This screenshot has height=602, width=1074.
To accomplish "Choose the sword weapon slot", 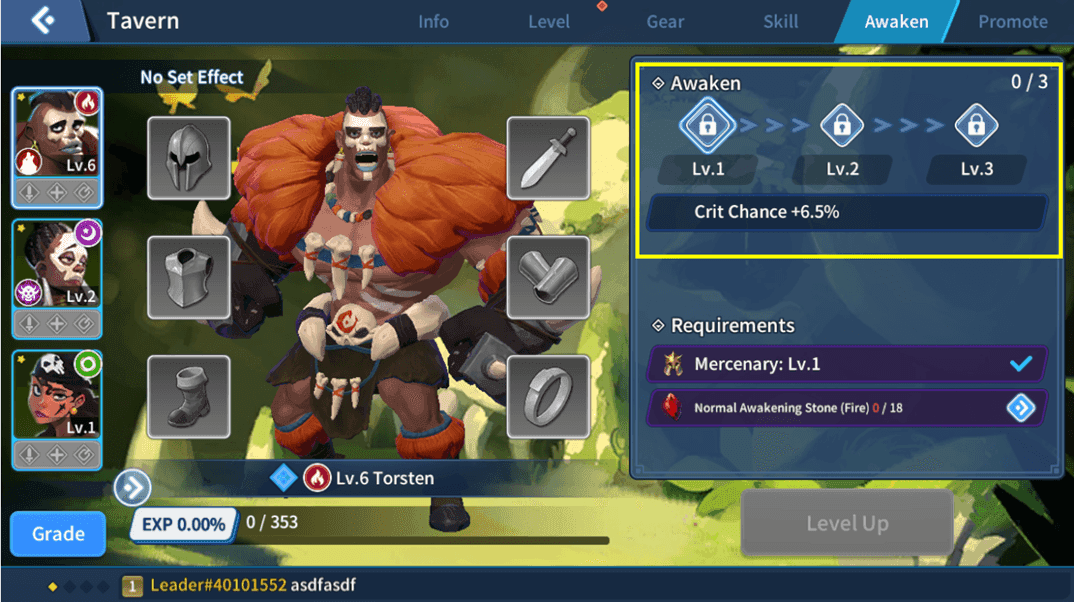I will pyautogui.click(x=547, y=158).
